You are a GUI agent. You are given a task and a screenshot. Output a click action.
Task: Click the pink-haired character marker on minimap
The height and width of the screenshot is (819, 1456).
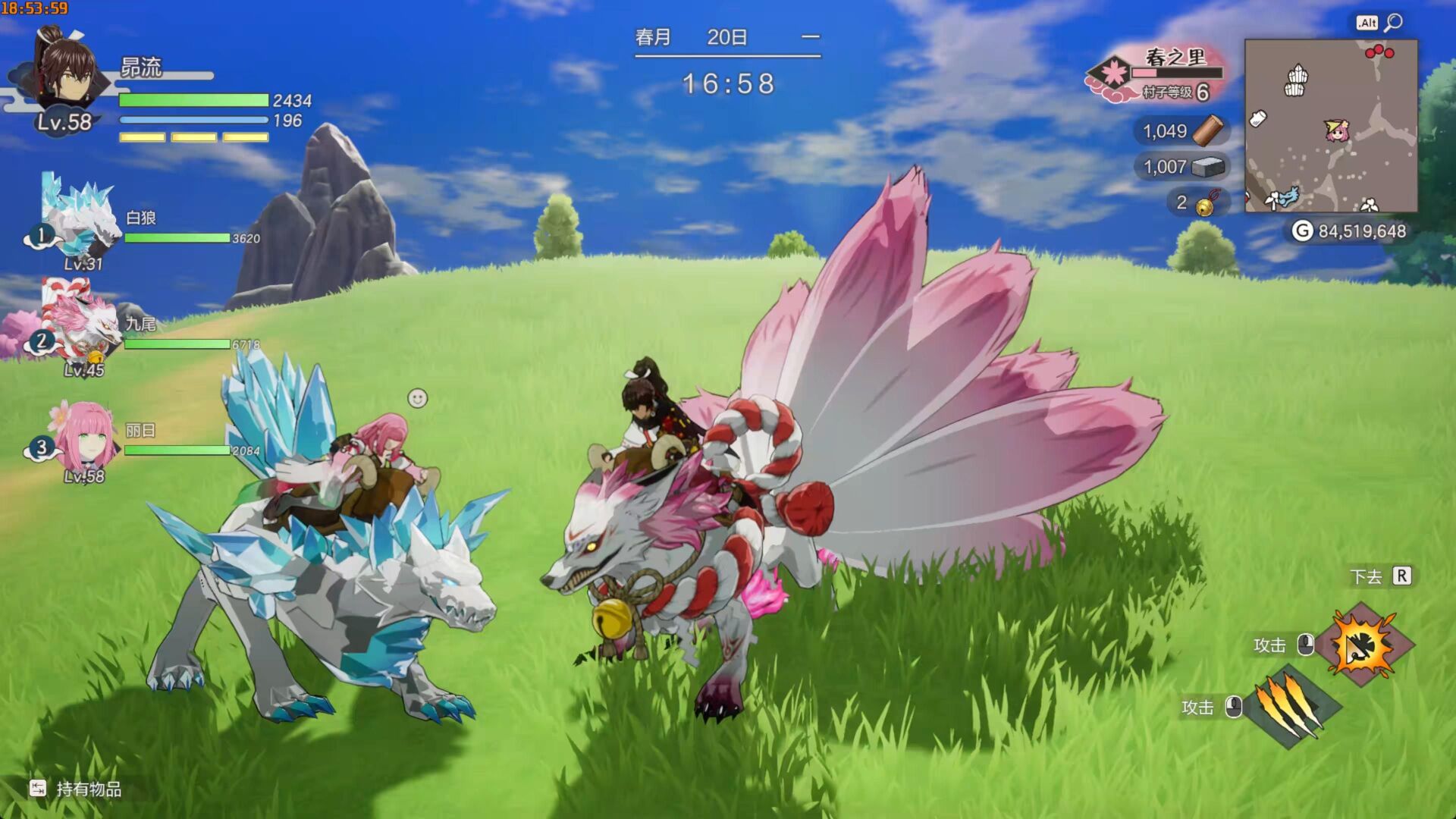[x=1337, y=130]
